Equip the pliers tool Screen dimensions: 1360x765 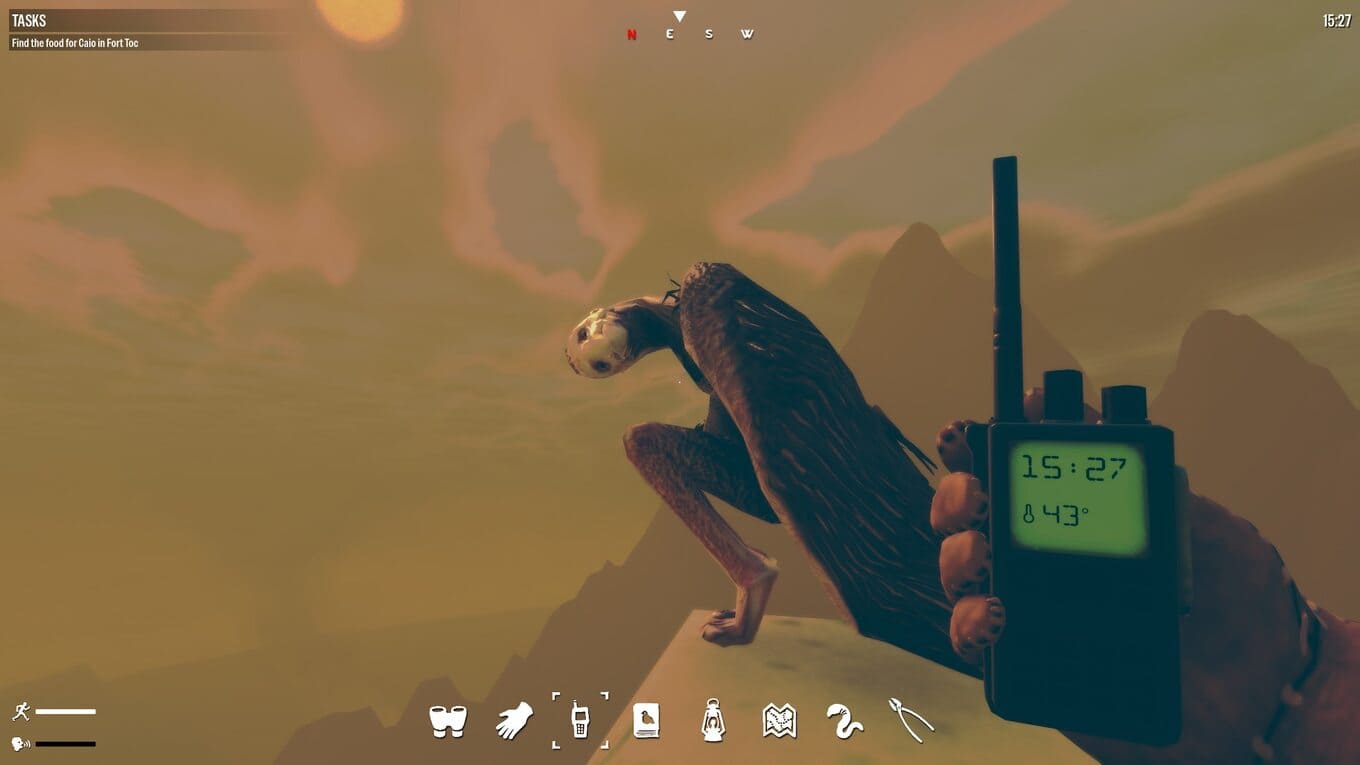(x=911, y=720)
